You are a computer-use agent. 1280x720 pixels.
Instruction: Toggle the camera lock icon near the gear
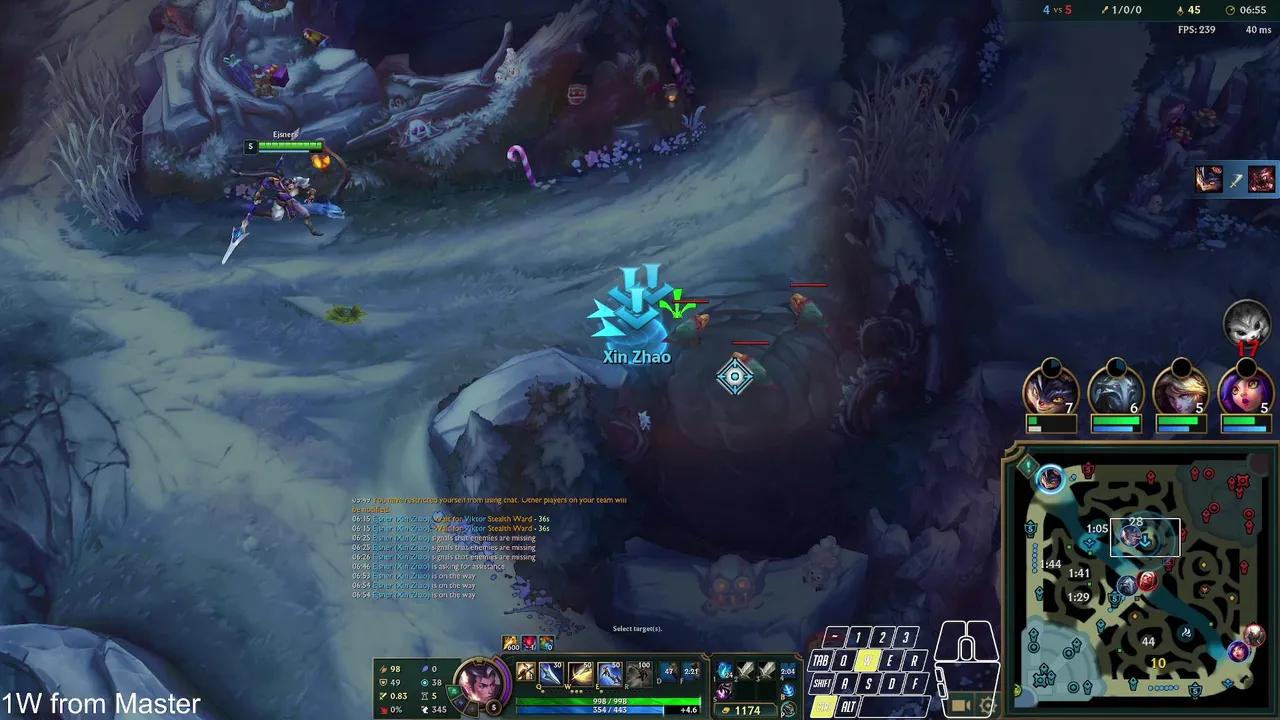(961, 704)
